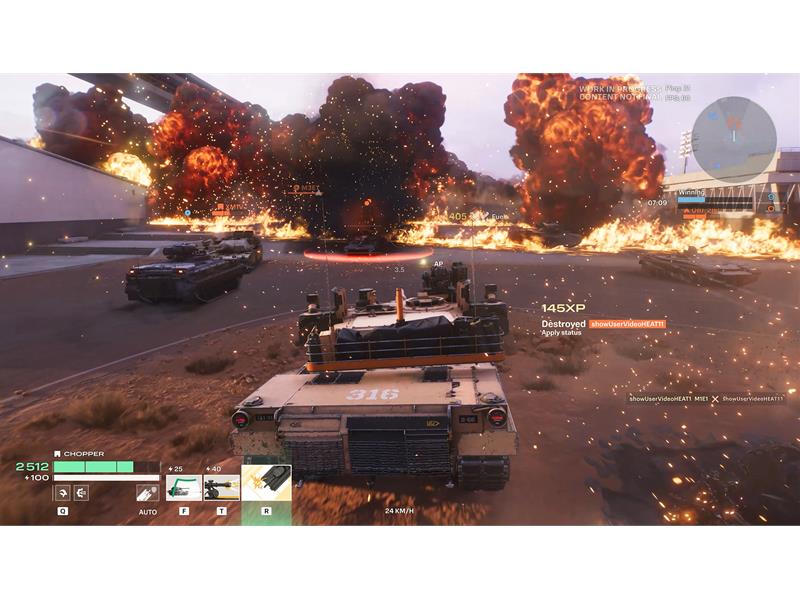Click the second small icon beside Q ability
800x600 pixels.
coord(81,492)
